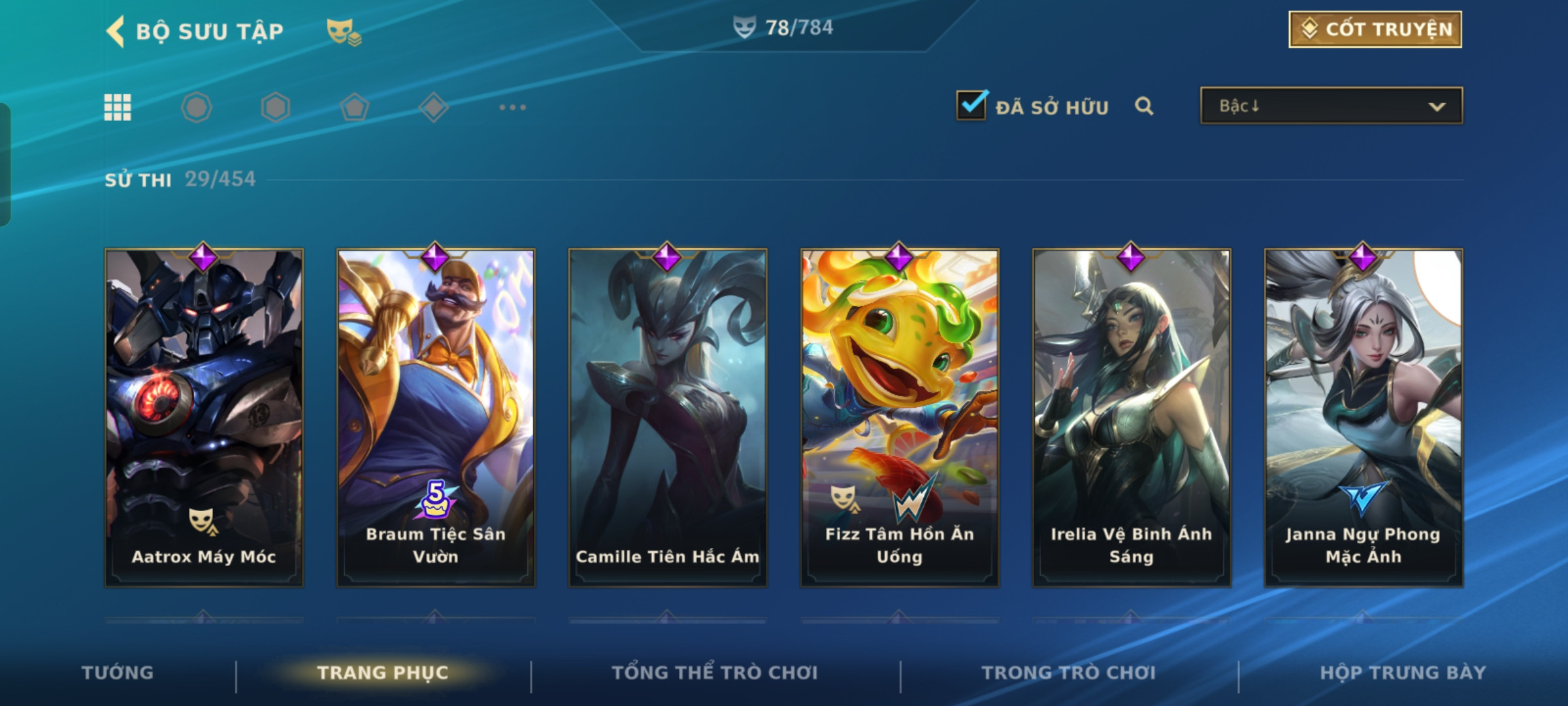
Task: Open the Camille Tiên Hắc Ám skin
Action: [x=668, y=417]
